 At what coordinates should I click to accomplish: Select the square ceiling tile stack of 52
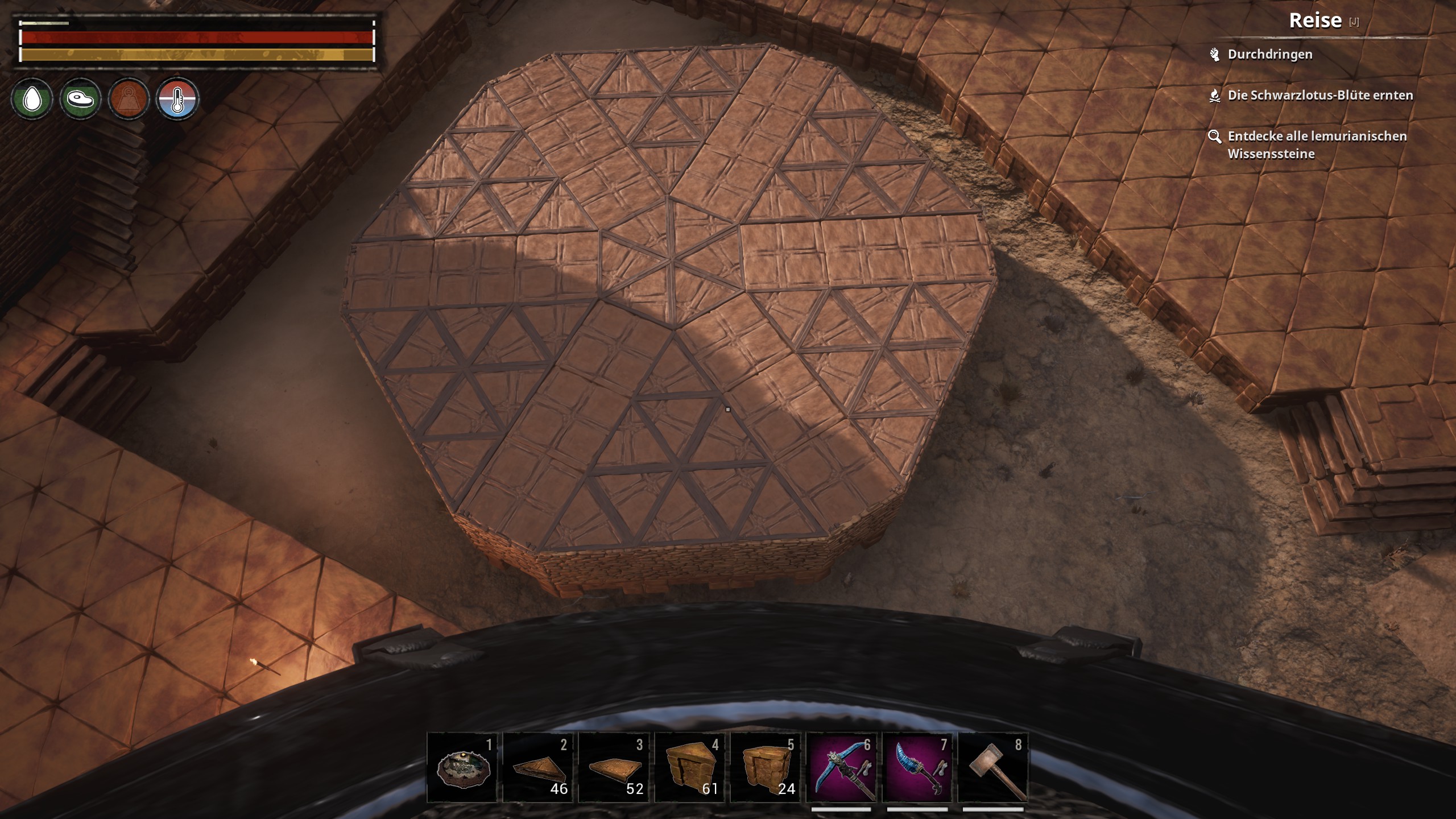[614, 767]
